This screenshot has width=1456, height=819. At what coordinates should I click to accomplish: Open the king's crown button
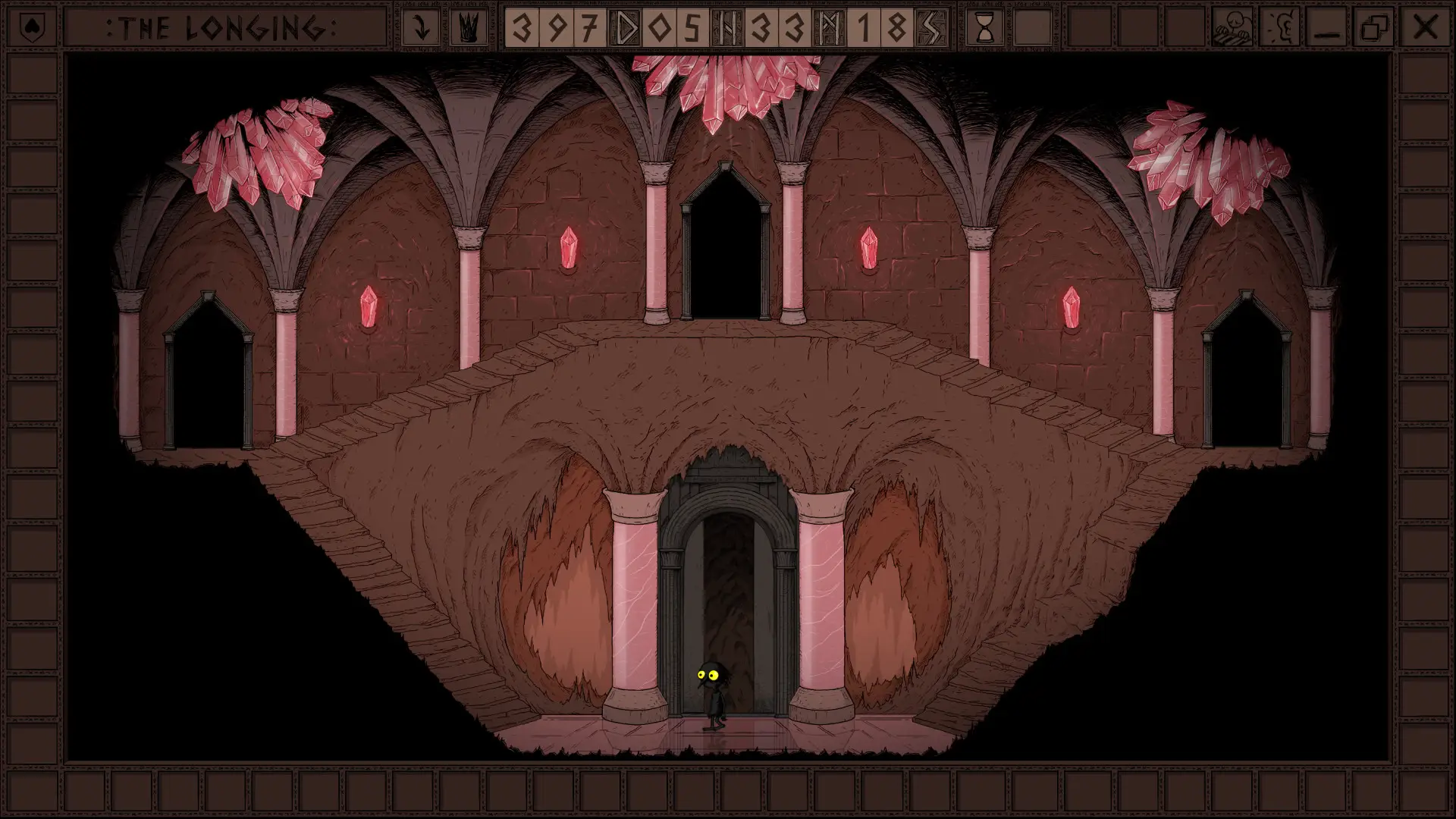[x=468, y=28]
